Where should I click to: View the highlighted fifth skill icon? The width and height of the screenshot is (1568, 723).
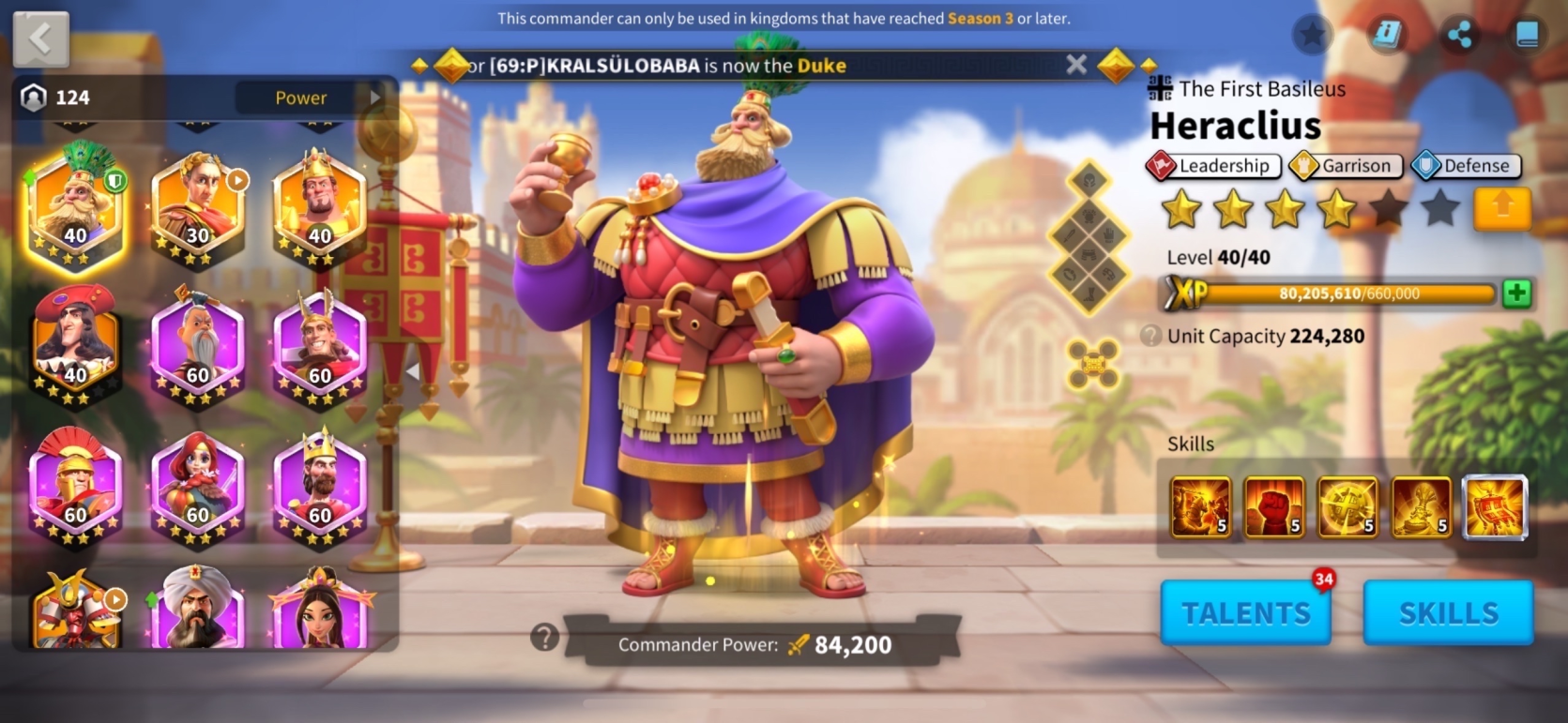1494,507
